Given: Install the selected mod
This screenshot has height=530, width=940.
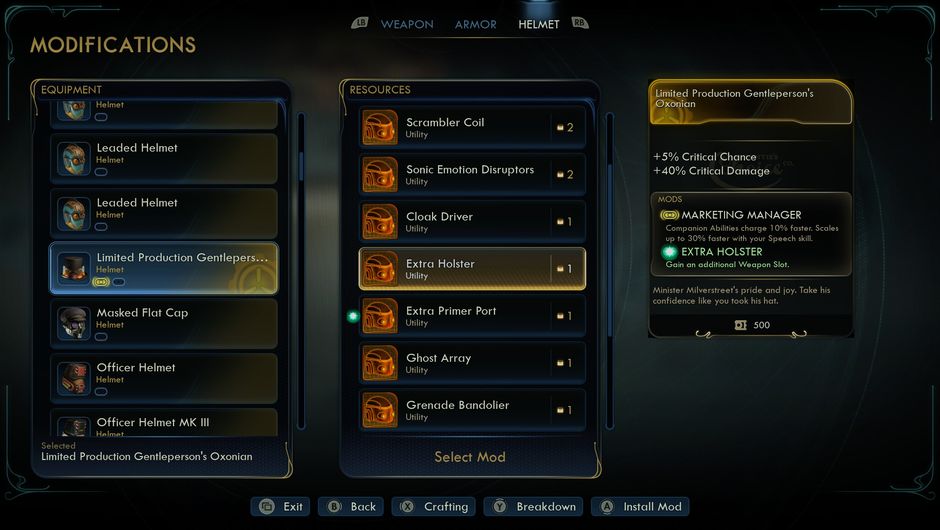Looking at the screenshot, I should pos(640,507).
